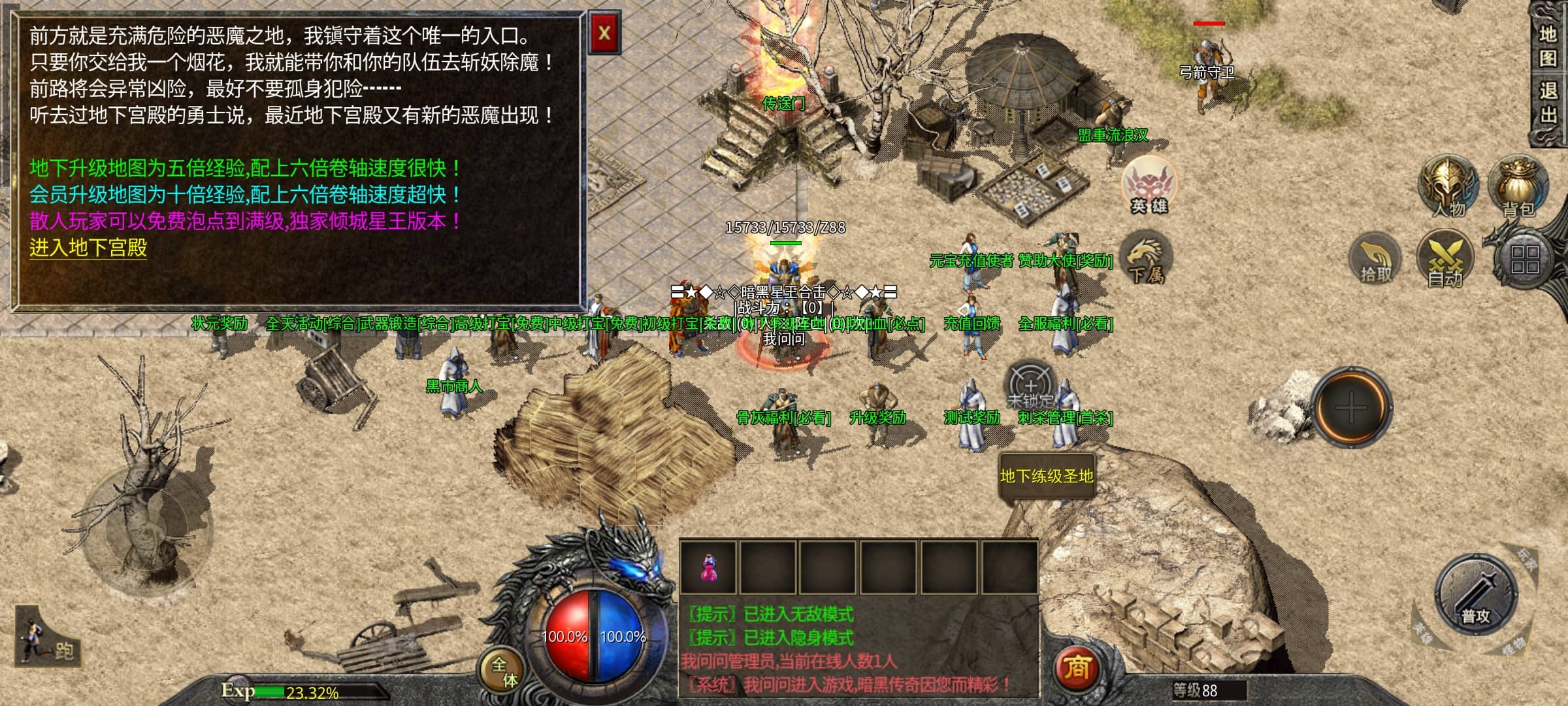Image resolution: width=1568 pixels, height=706 pixels.
Task: Choose the 进入地下宫殿 dialogue option
Action: tap(88, 248)
